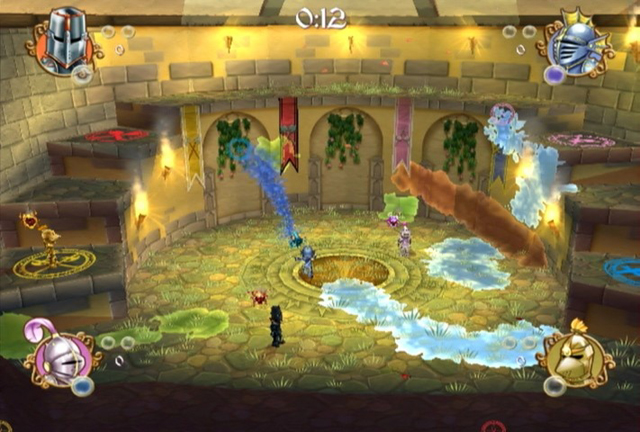The height and width of the screenshot is (432, 640).
Task: Pick the gold knight player portrait
Action: [574, 357]
